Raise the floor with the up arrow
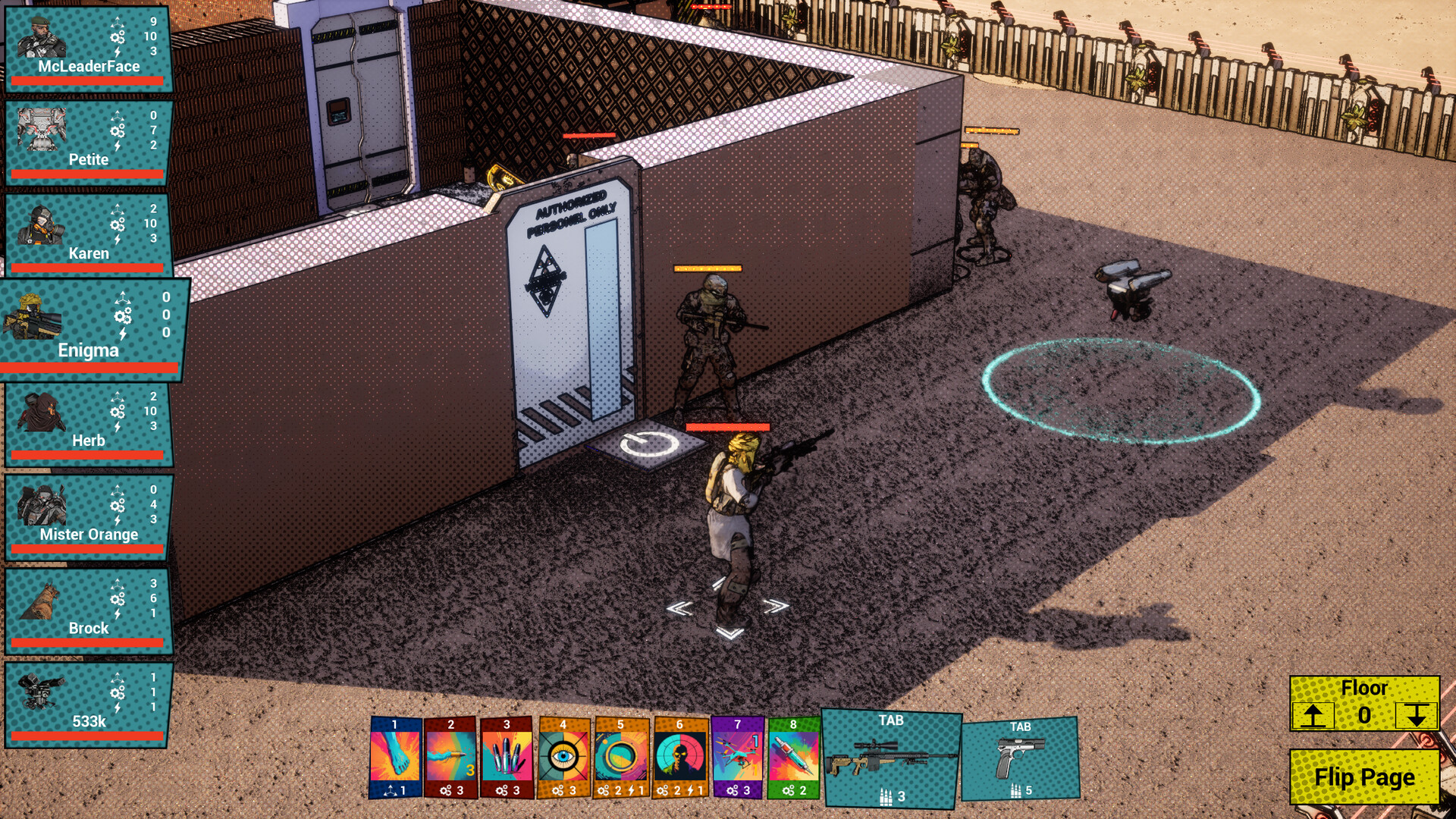 (x=1313, y=714)
